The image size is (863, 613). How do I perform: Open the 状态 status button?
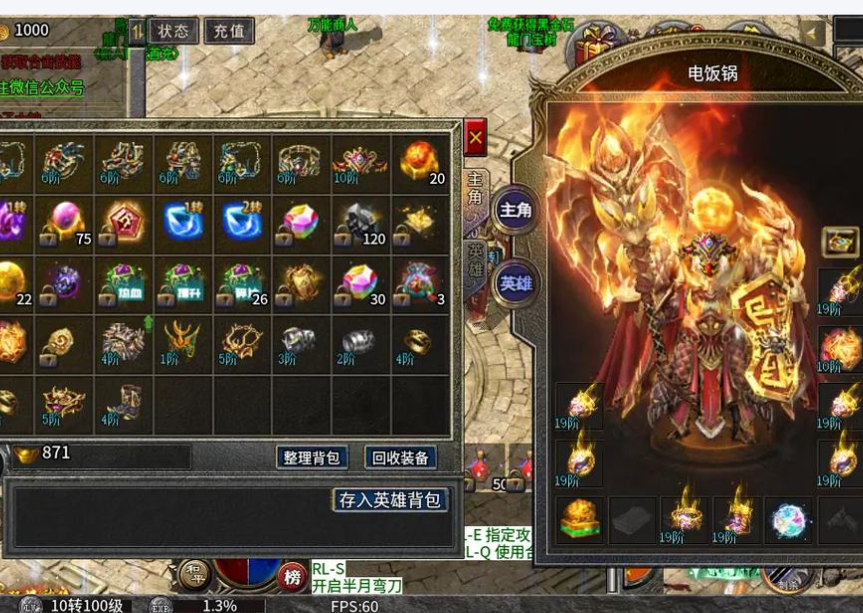[x=173, y=31]
